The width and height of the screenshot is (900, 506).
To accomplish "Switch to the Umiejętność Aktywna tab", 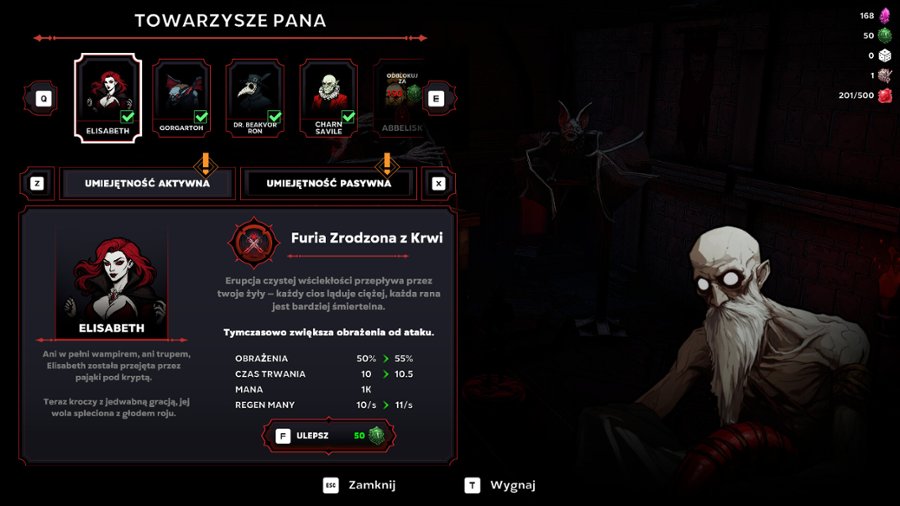I will coord(148,184).
